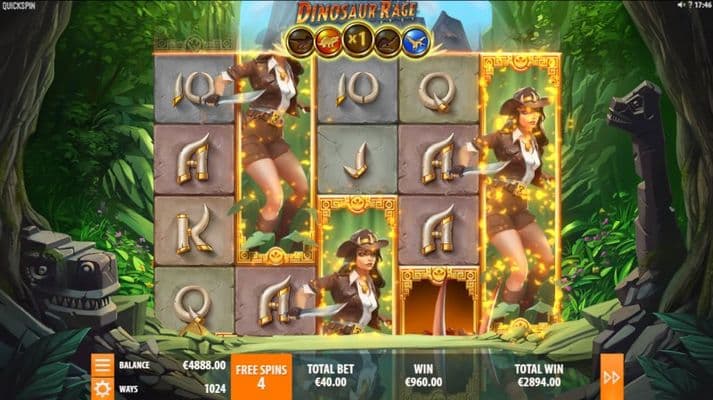Image resolution: width=713 pixels, height=400 pixels.
Task: Open the hamburger menu
Action: (102, 364)
